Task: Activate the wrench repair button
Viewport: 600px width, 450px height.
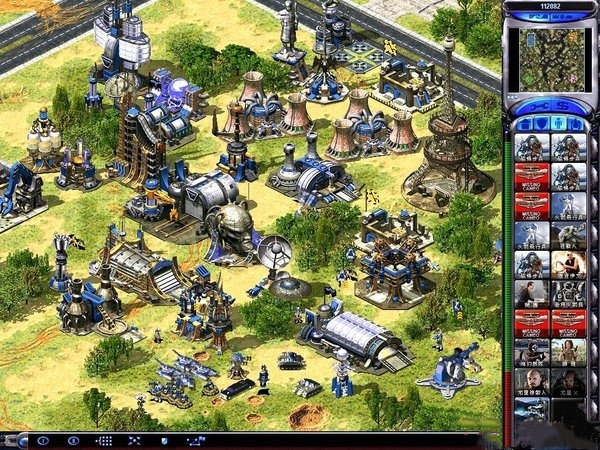Action: [540, 106]
